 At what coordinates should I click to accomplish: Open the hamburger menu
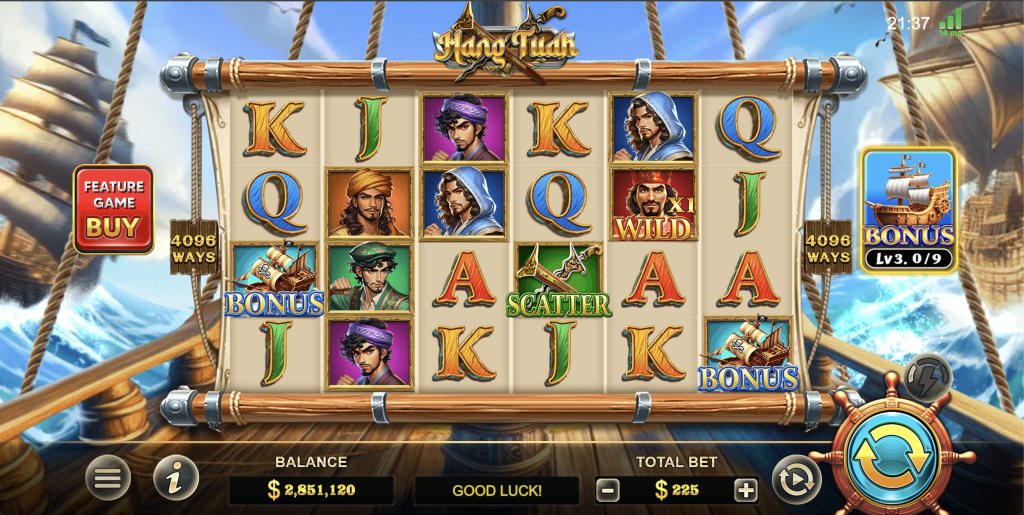pos(107,480)
